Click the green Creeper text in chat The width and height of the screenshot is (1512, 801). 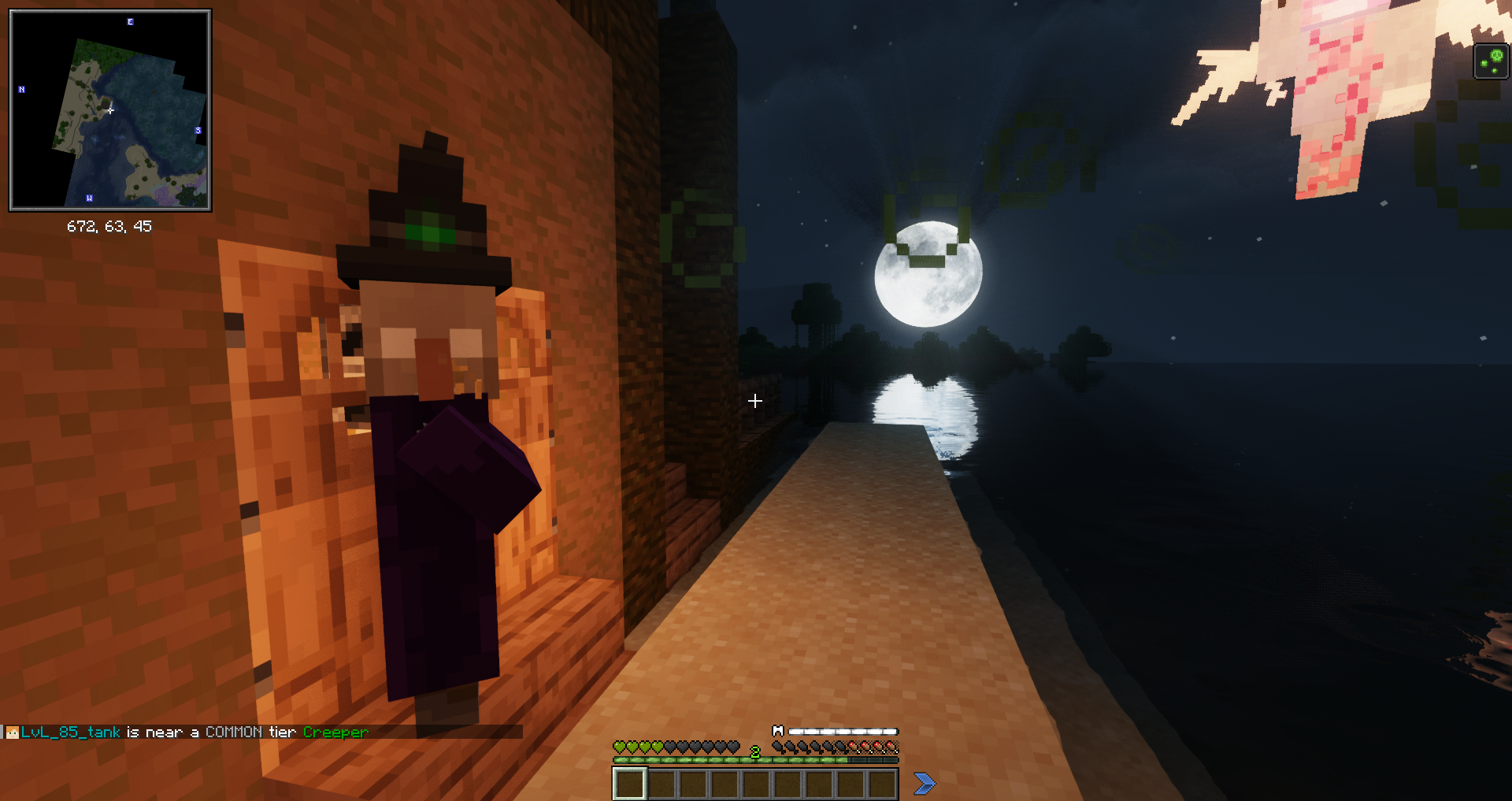pyautogui.click(x=335, y=732)
